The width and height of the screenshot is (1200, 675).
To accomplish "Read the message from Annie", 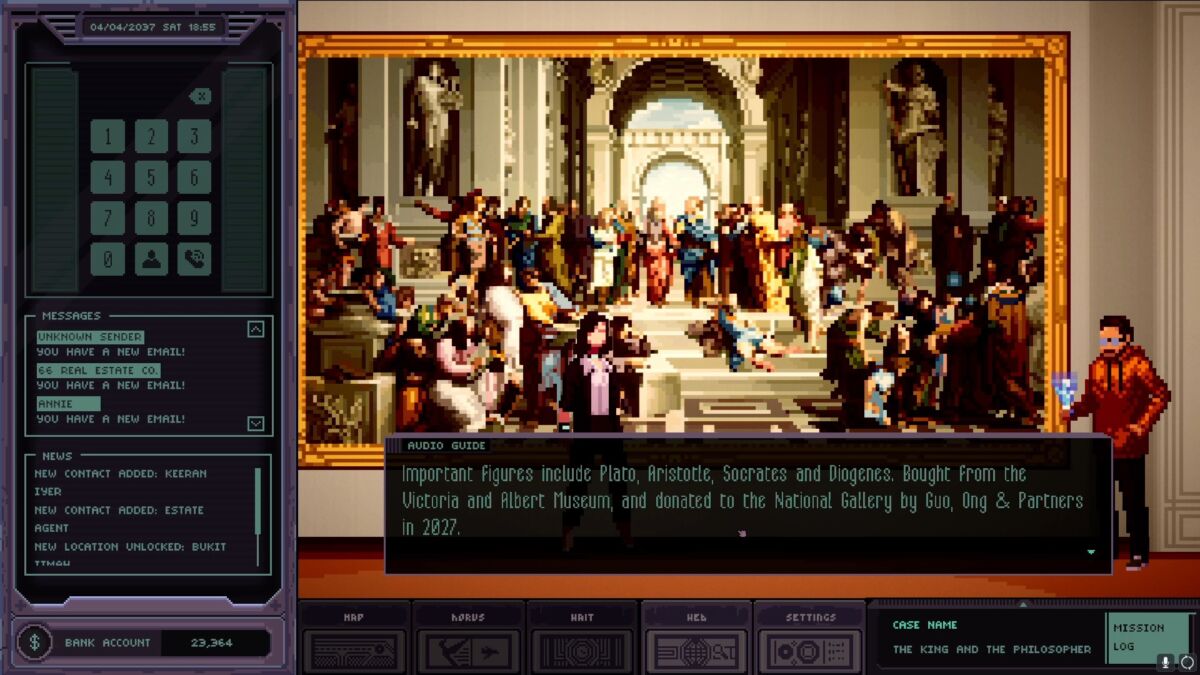I will (68, 404).
